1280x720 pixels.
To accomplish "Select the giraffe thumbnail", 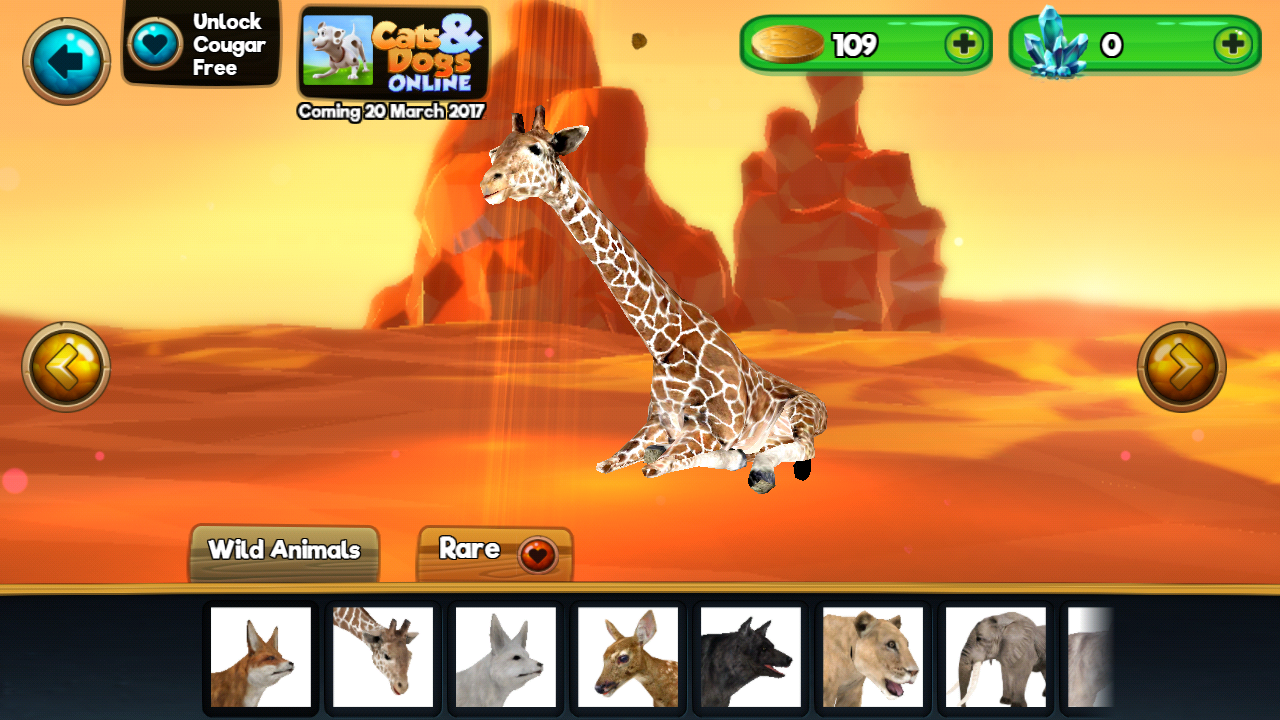I will point(382,657).
